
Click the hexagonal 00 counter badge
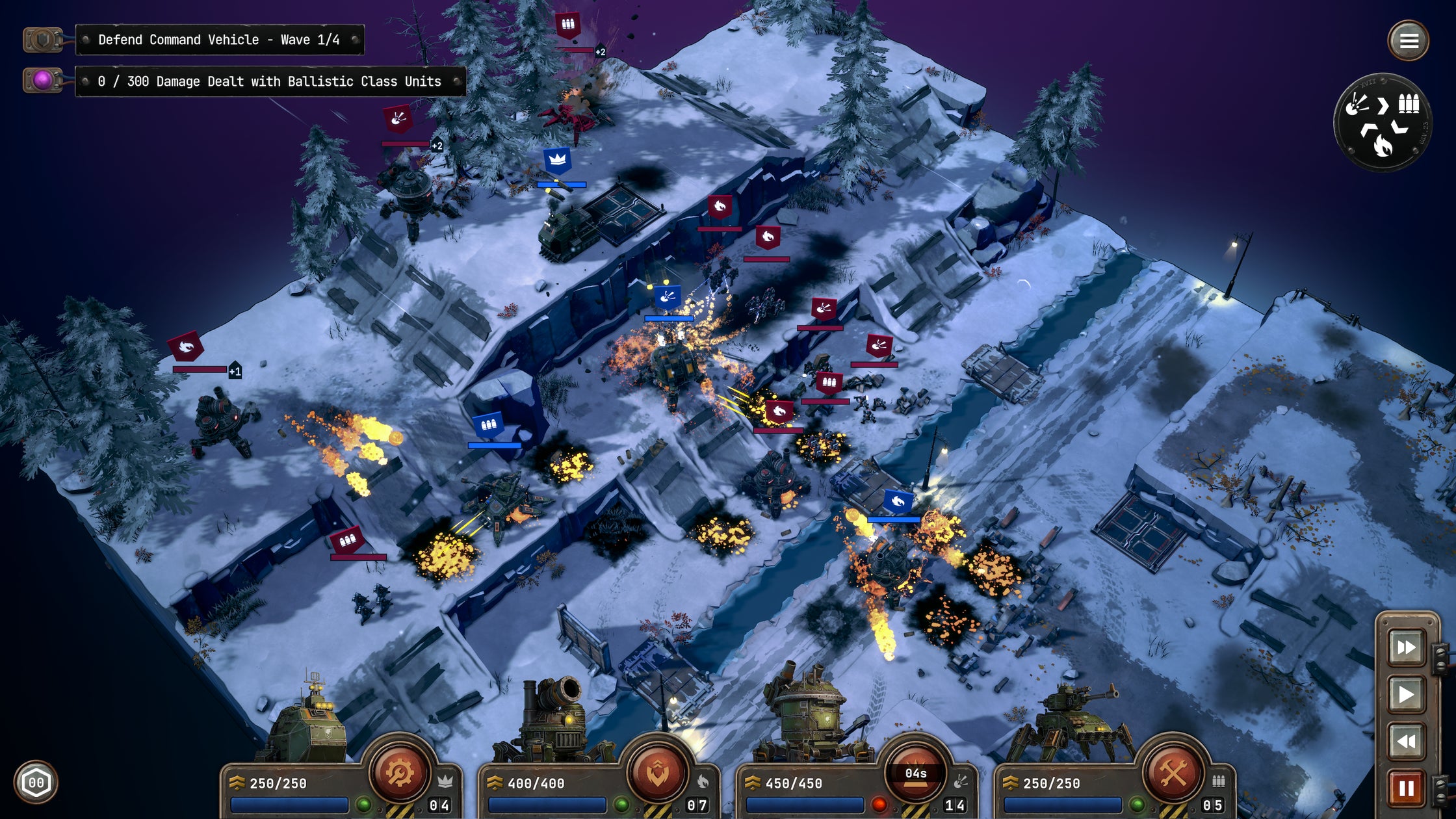click(x=36, y=783)
